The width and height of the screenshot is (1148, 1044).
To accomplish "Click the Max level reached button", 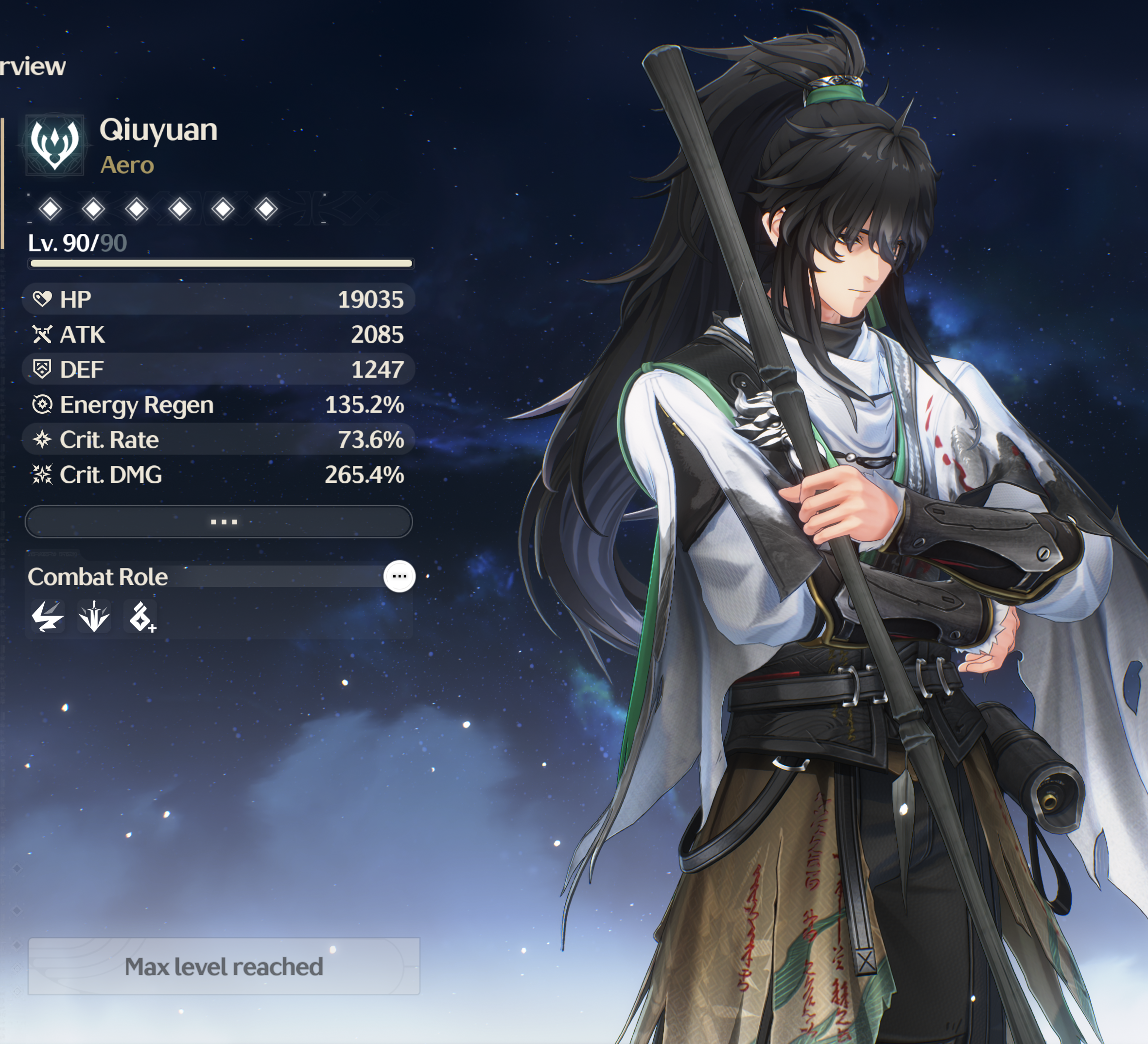I will click(x=224, y=967).
